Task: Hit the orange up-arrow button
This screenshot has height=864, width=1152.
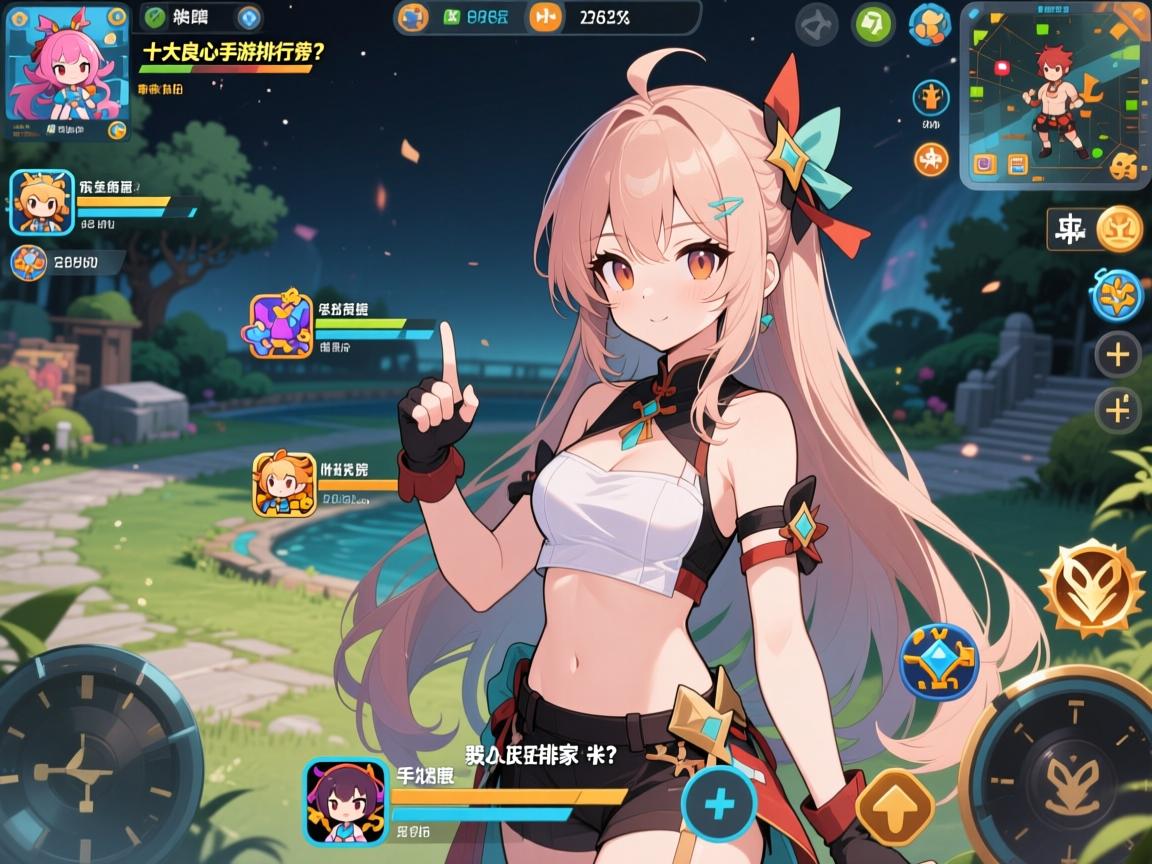Action: click(x=894, y=807)
